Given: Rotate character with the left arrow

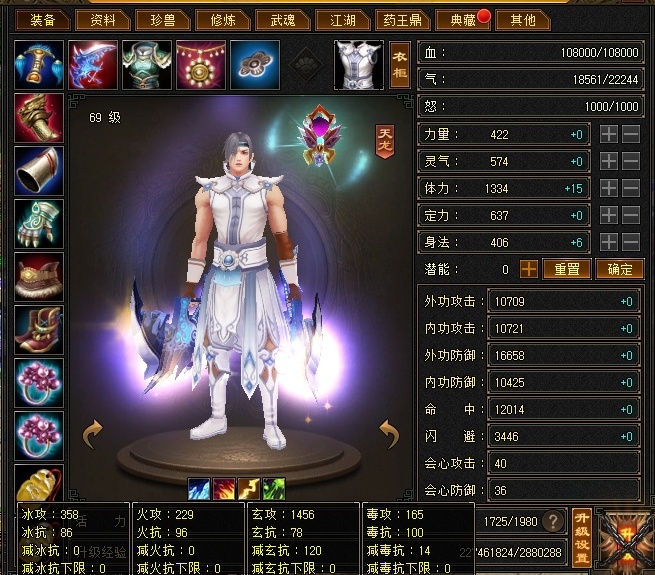Looking at the screenshot, I should pyautogui.click(x=92, y=432).
